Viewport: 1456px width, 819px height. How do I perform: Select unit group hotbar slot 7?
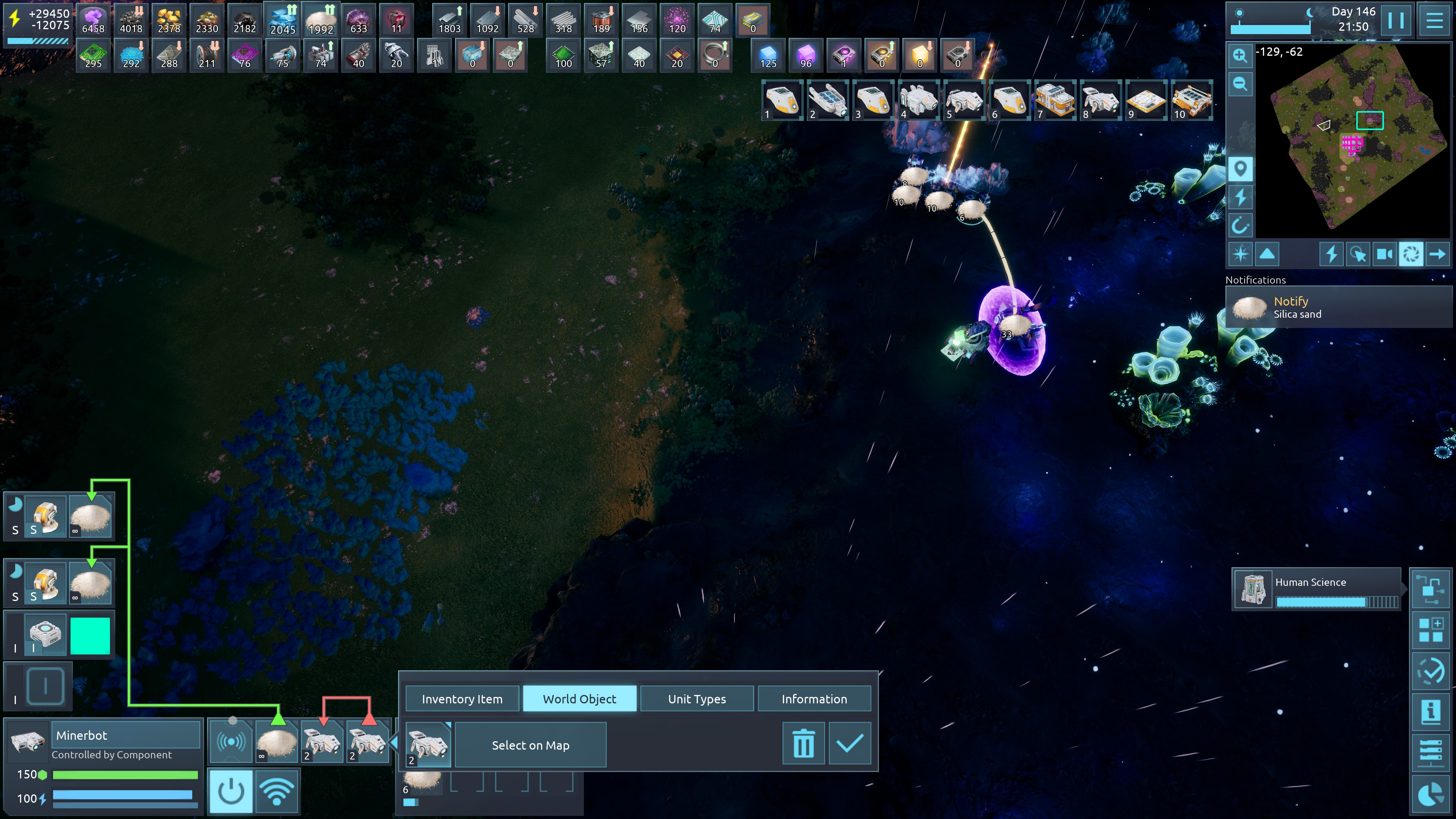click(x=1055, y=100)
